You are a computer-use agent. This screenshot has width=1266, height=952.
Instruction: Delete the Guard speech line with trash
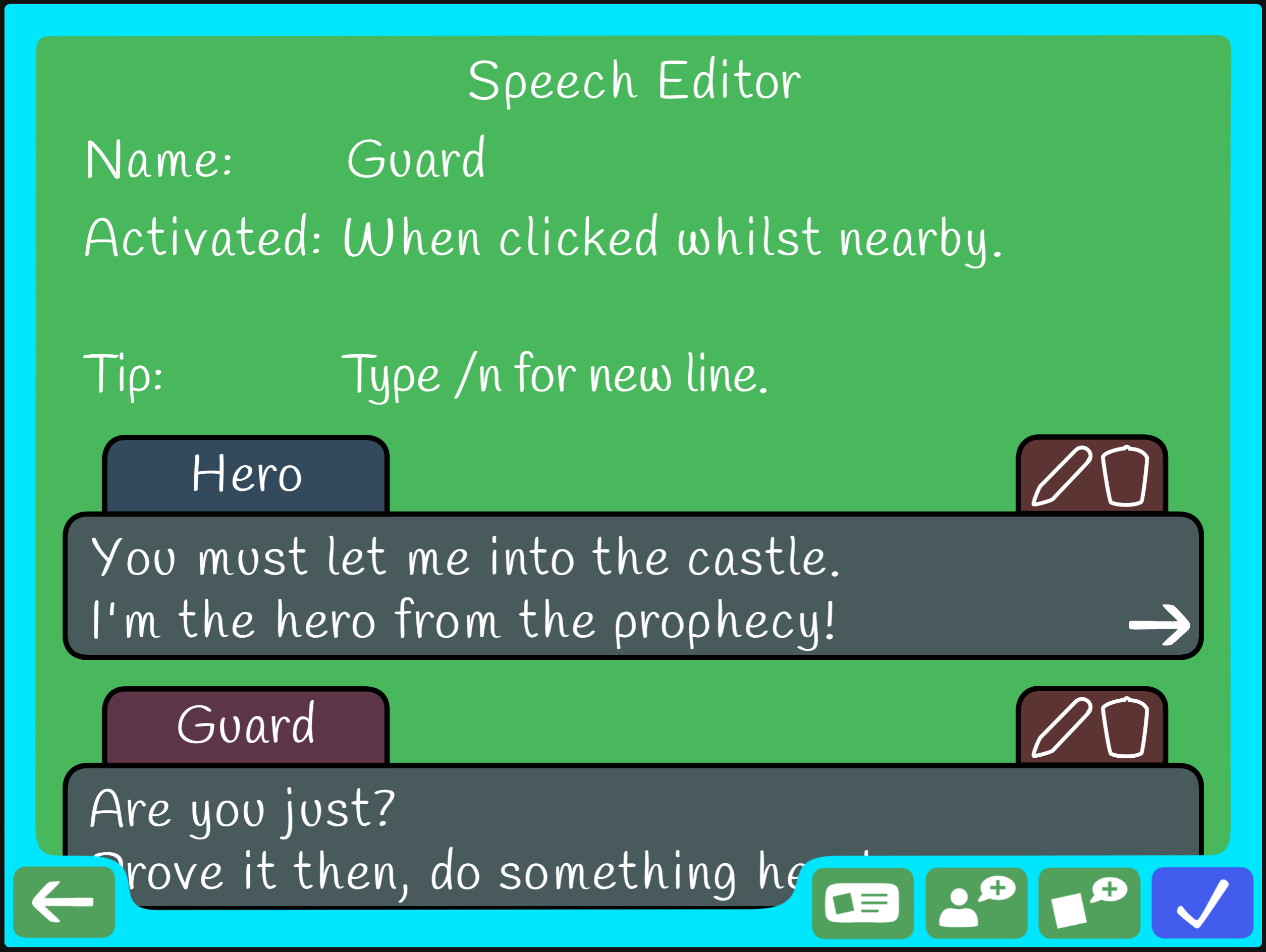click(x=1125, y=727)
